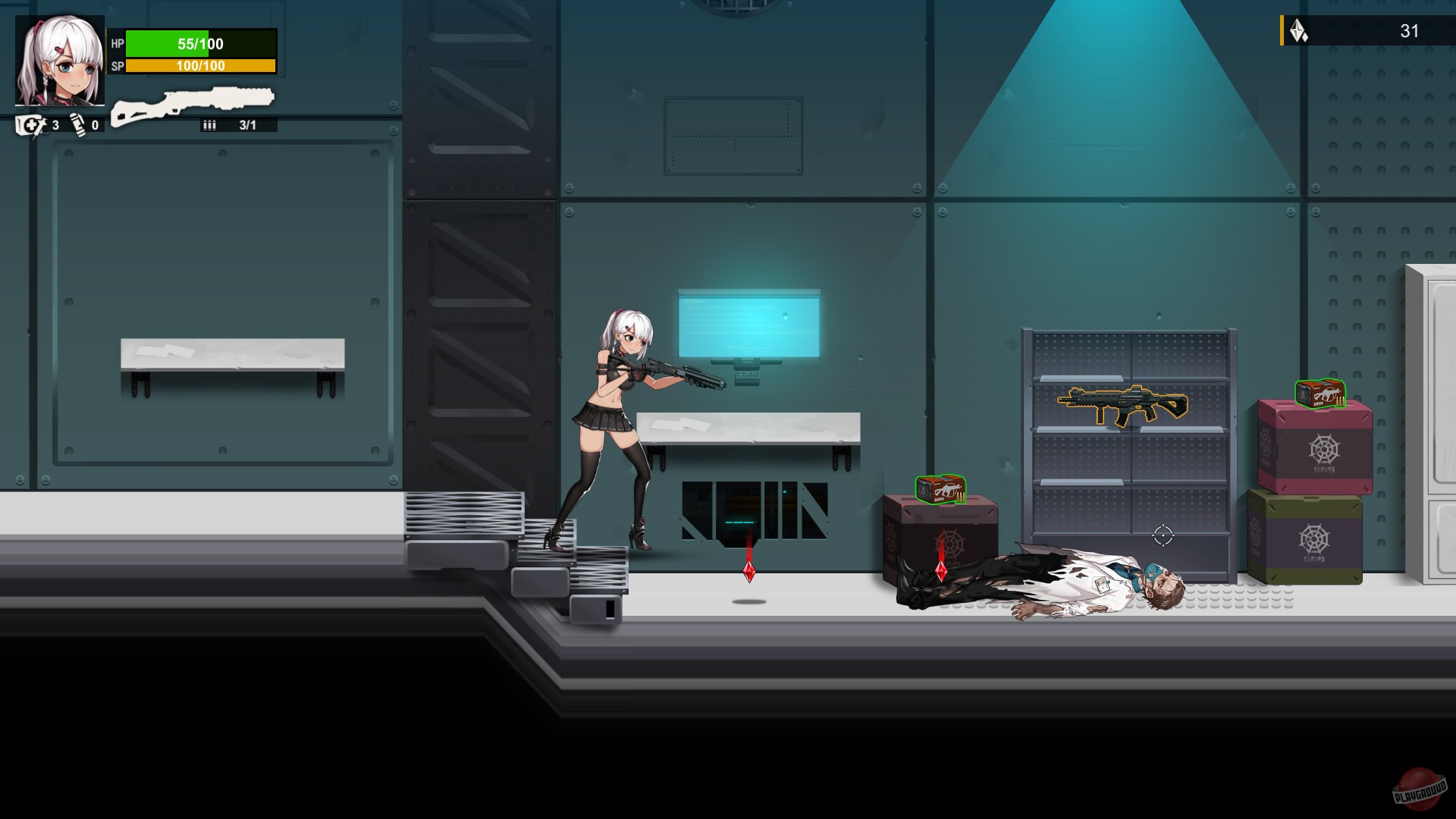
Task: Click the green-outlined ammo box on the crate
Action: click(940, 489)
